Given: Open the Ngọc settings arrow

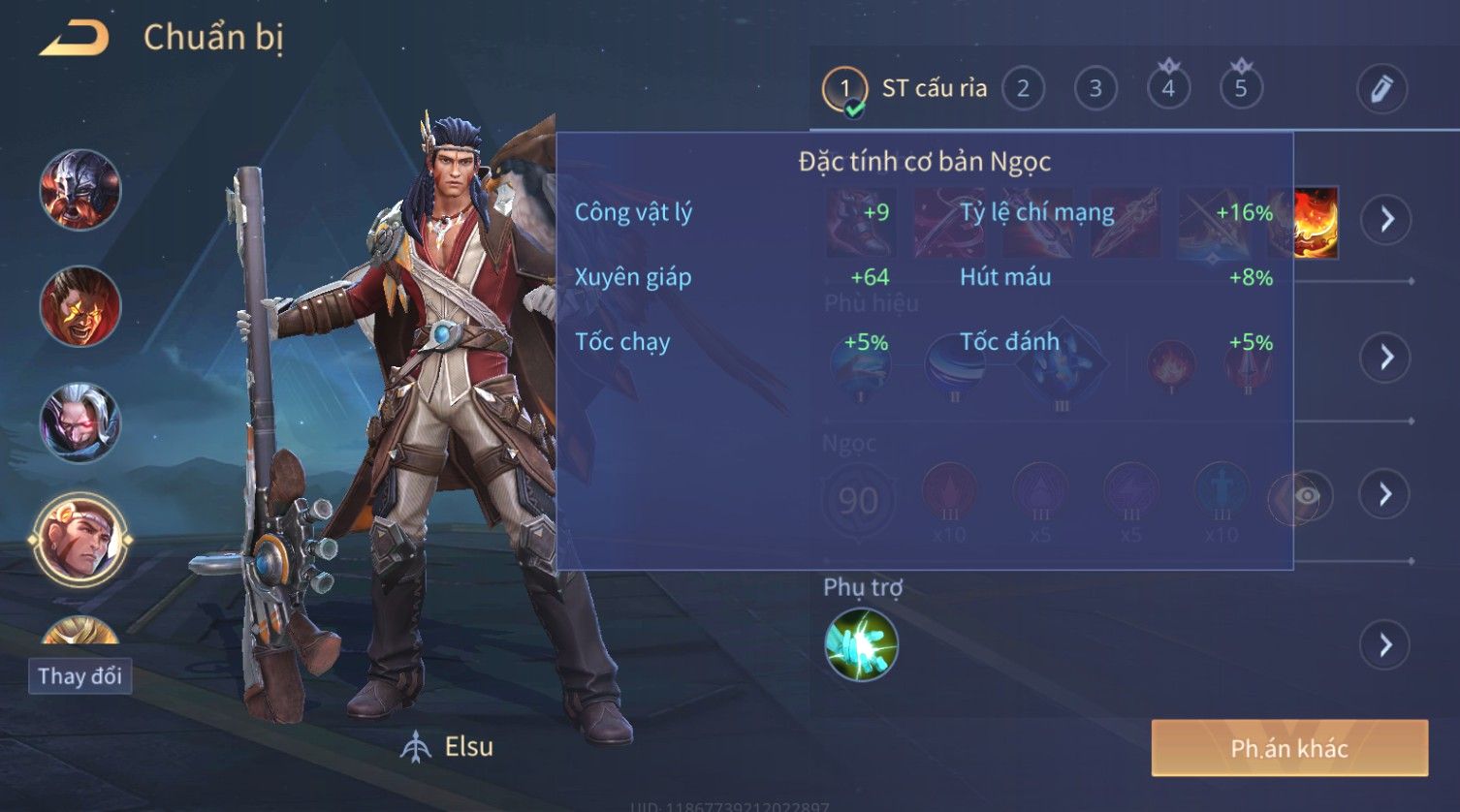Looking at the screenshot, I should [x=1386, y=494].
